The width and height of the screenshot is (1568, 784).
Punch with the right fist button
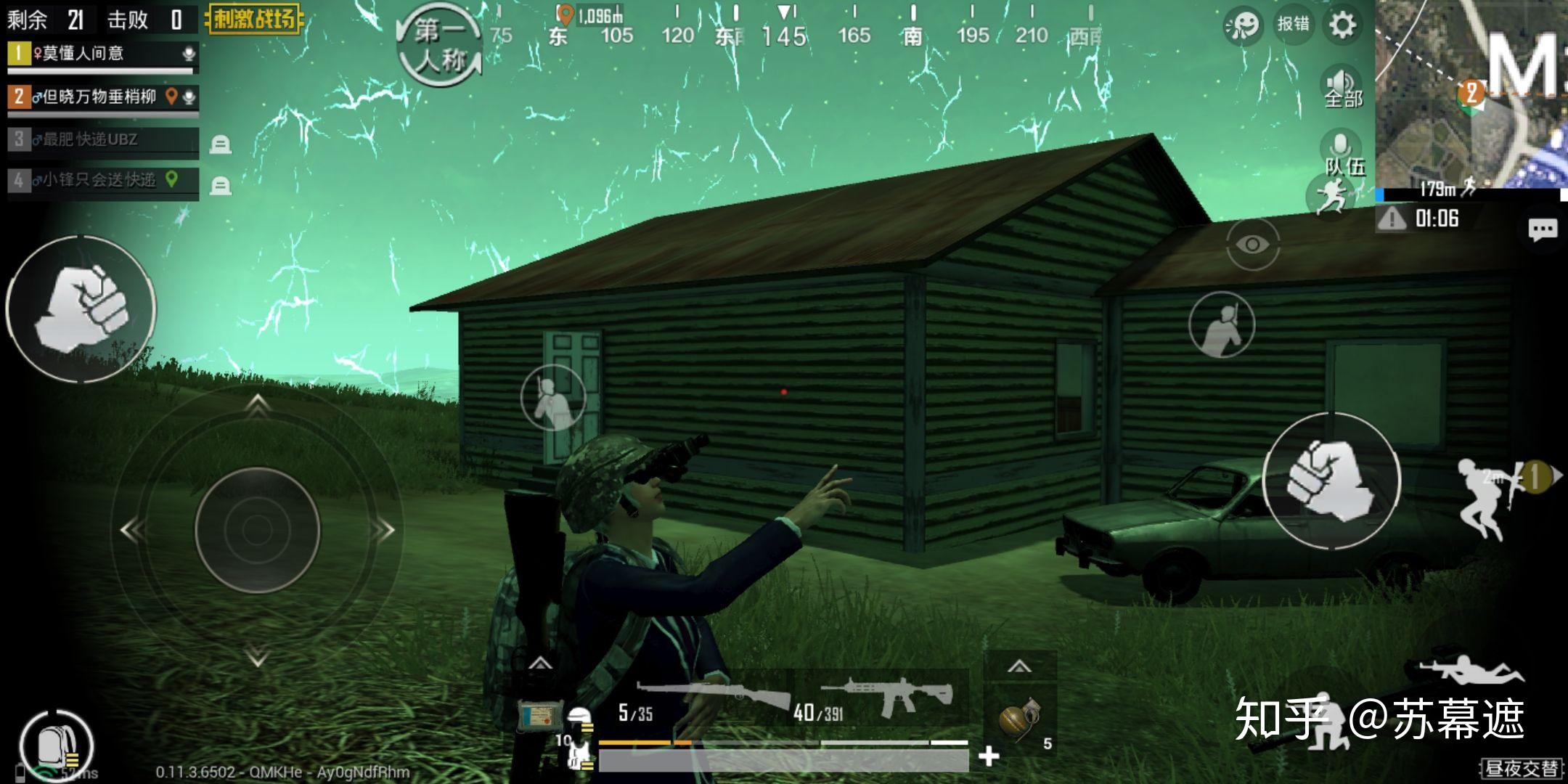(x=1331, y=481)
